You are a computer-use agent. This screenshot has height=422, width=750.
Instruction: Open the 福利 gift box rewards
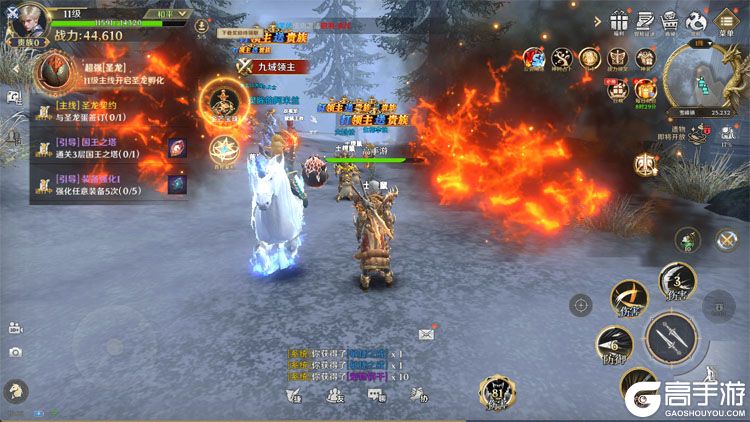tap(620, 22)
